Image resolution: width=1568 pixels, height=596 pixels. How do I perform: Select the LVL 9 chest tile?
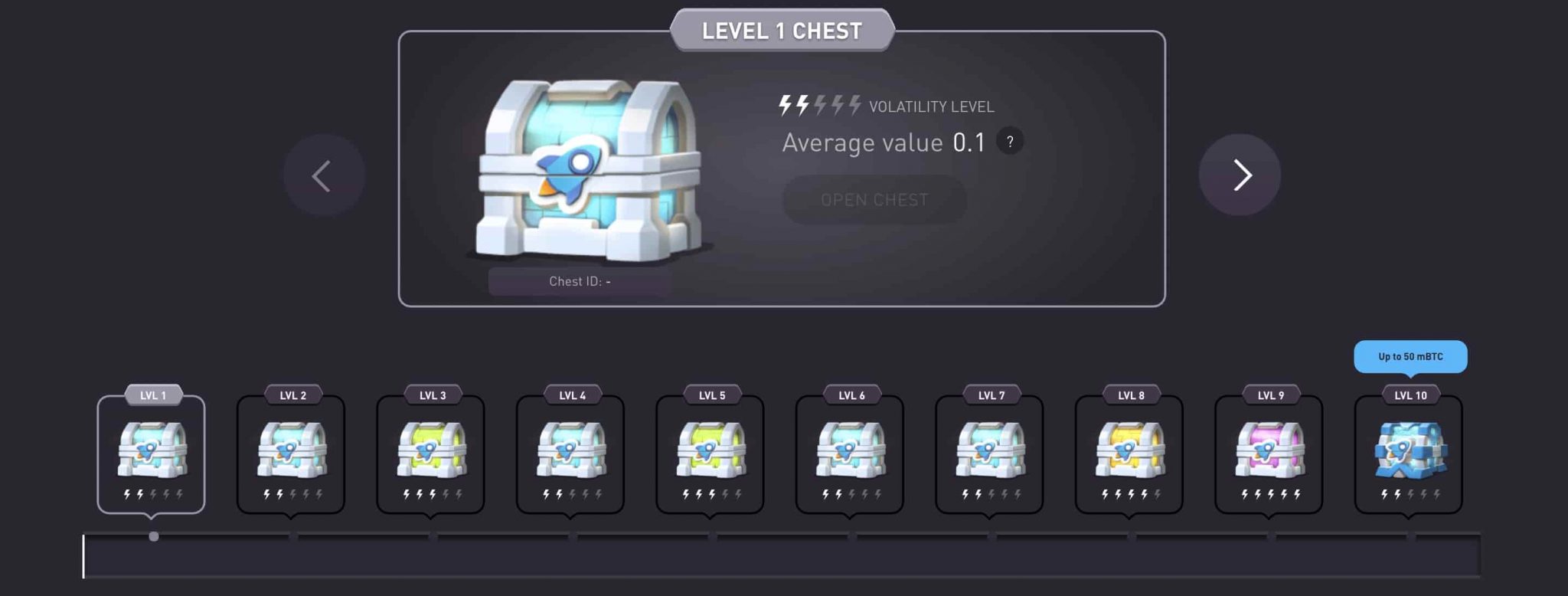click(x=1269, y=454)
